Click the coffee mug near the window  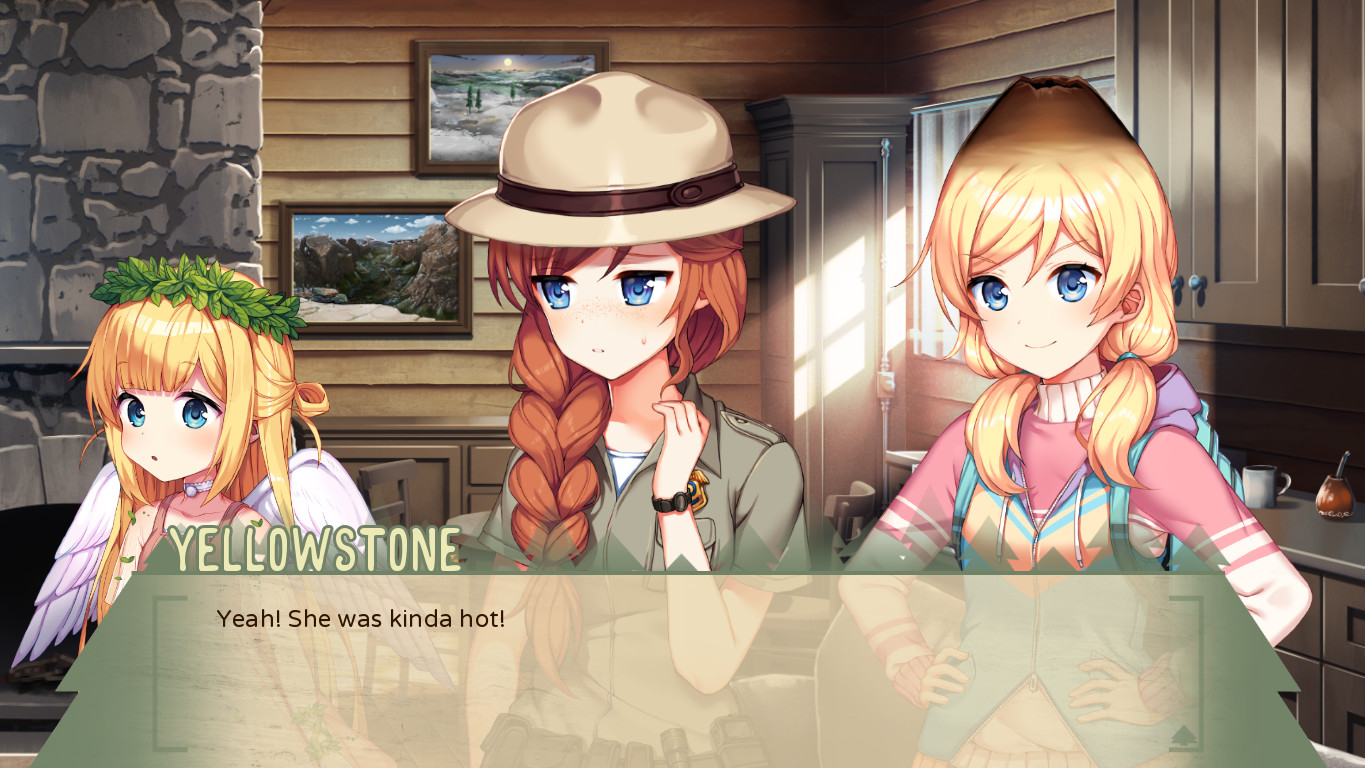coord(1260,488)
